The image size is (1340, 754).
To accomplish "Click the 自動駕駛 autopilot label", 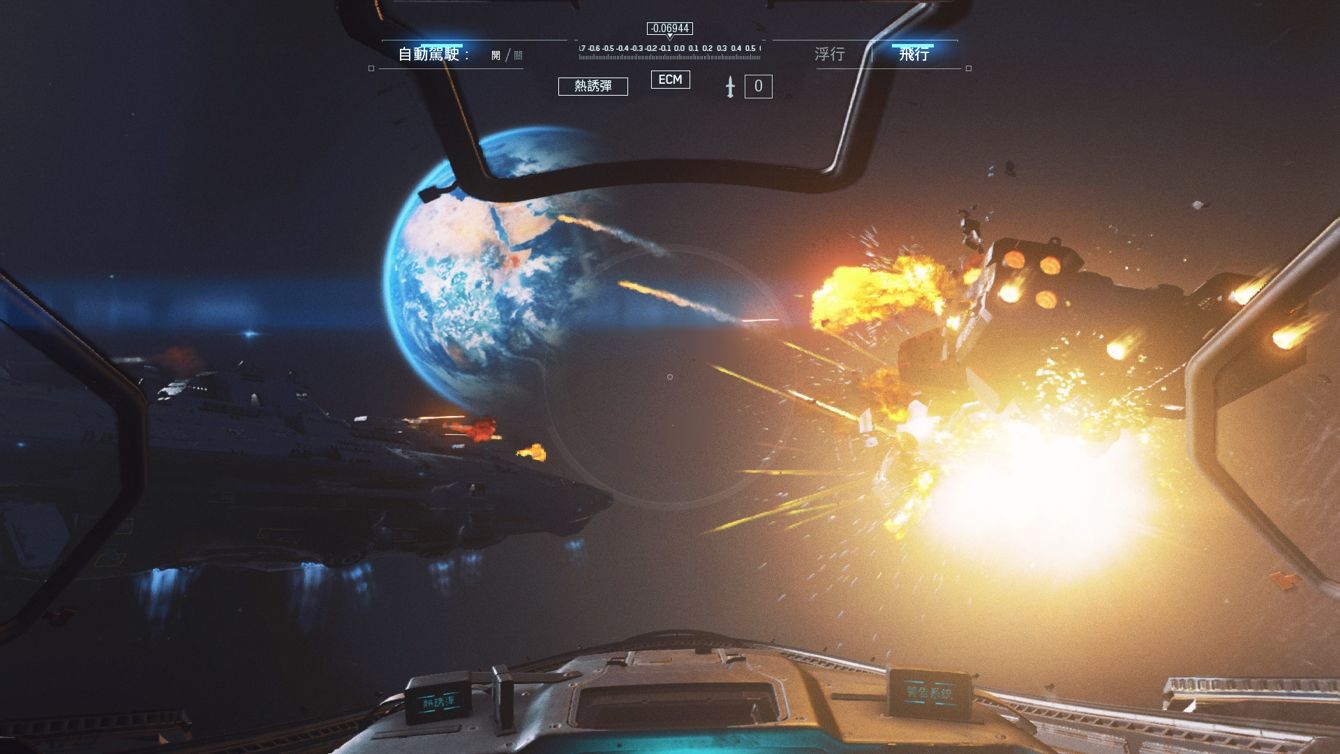I will coord(432,52).
